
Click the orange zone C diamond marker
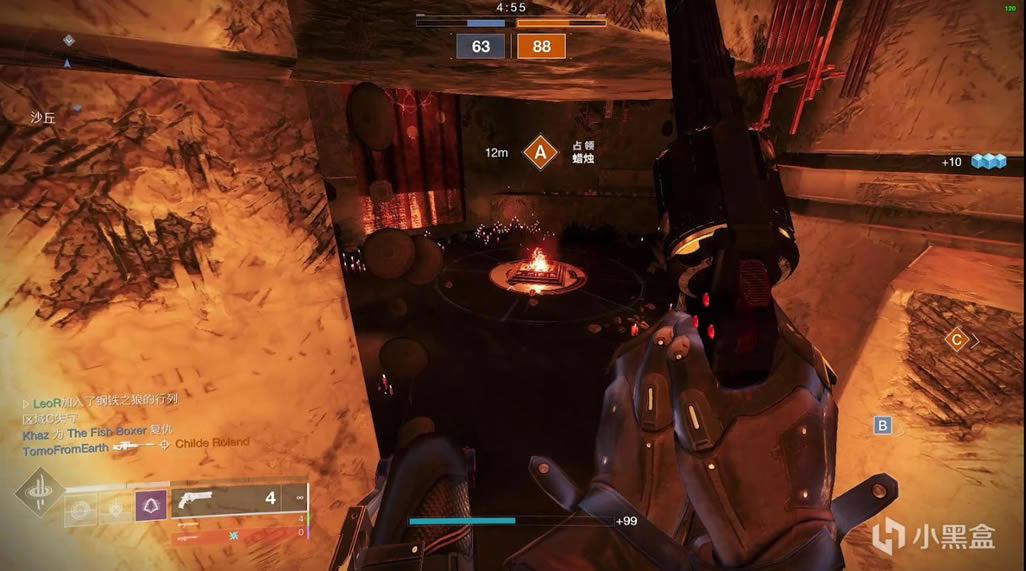956,340
